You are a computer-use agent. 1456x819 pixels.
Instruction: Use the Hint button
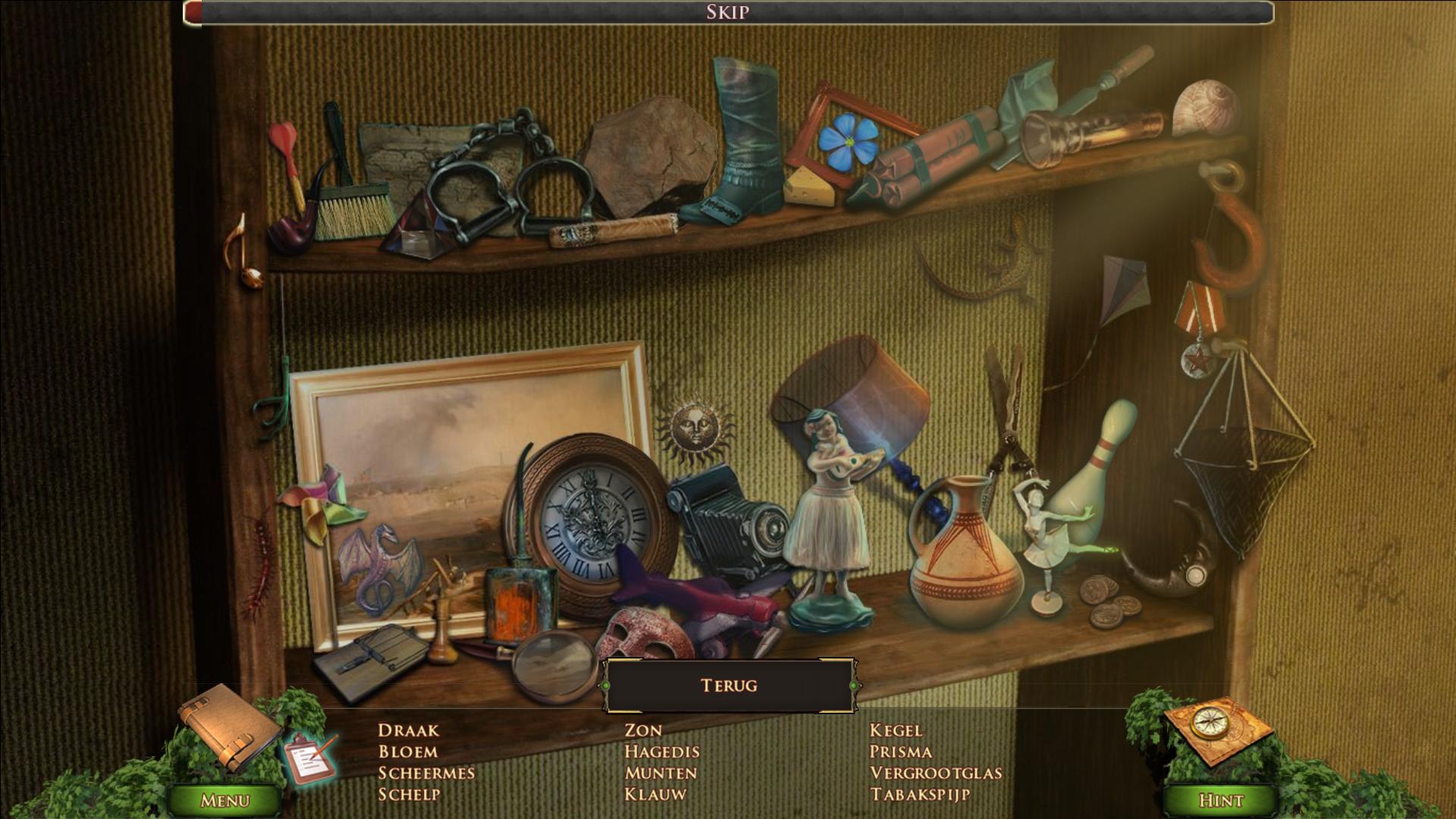(1220, 800)
